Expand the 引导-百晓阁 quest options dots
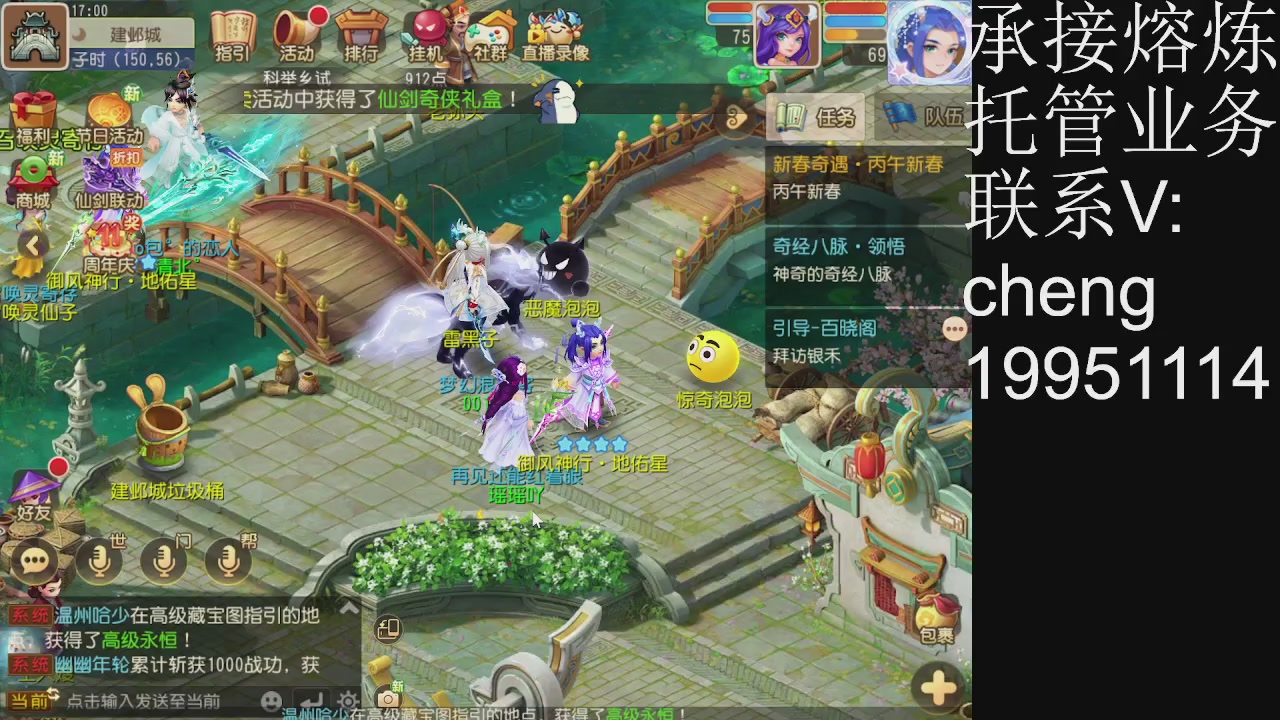Viewport: 1280px width, 720px height. [x=955, y=328]
